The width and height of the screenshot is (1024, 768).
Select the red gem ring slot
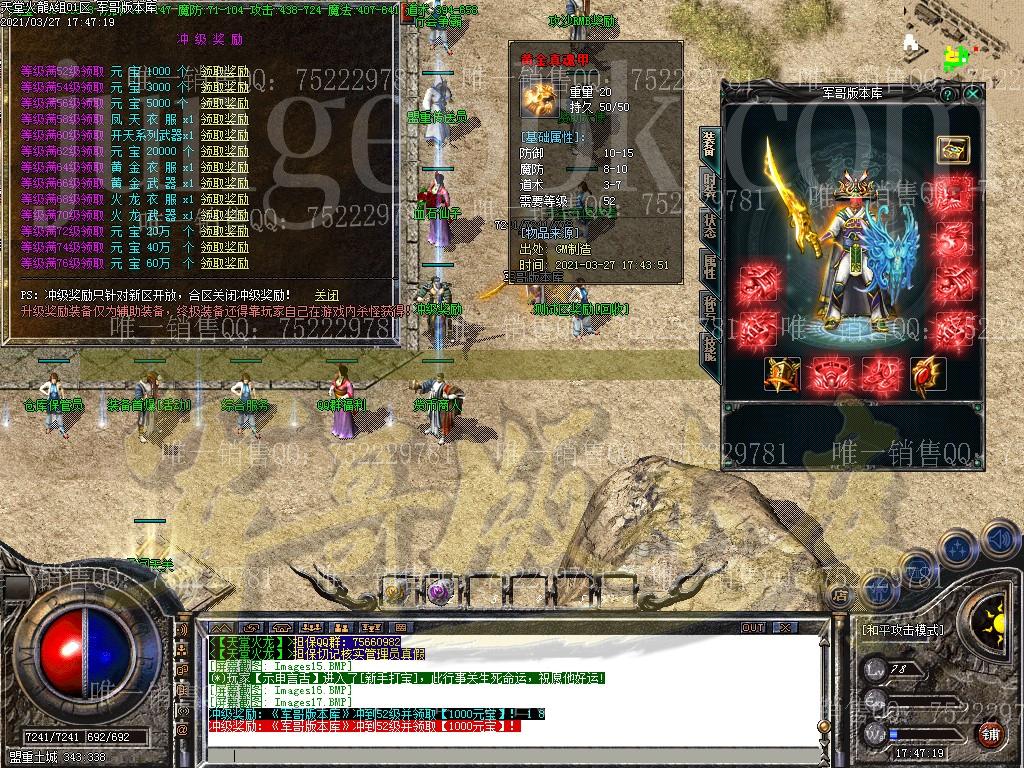pos(927,373)
